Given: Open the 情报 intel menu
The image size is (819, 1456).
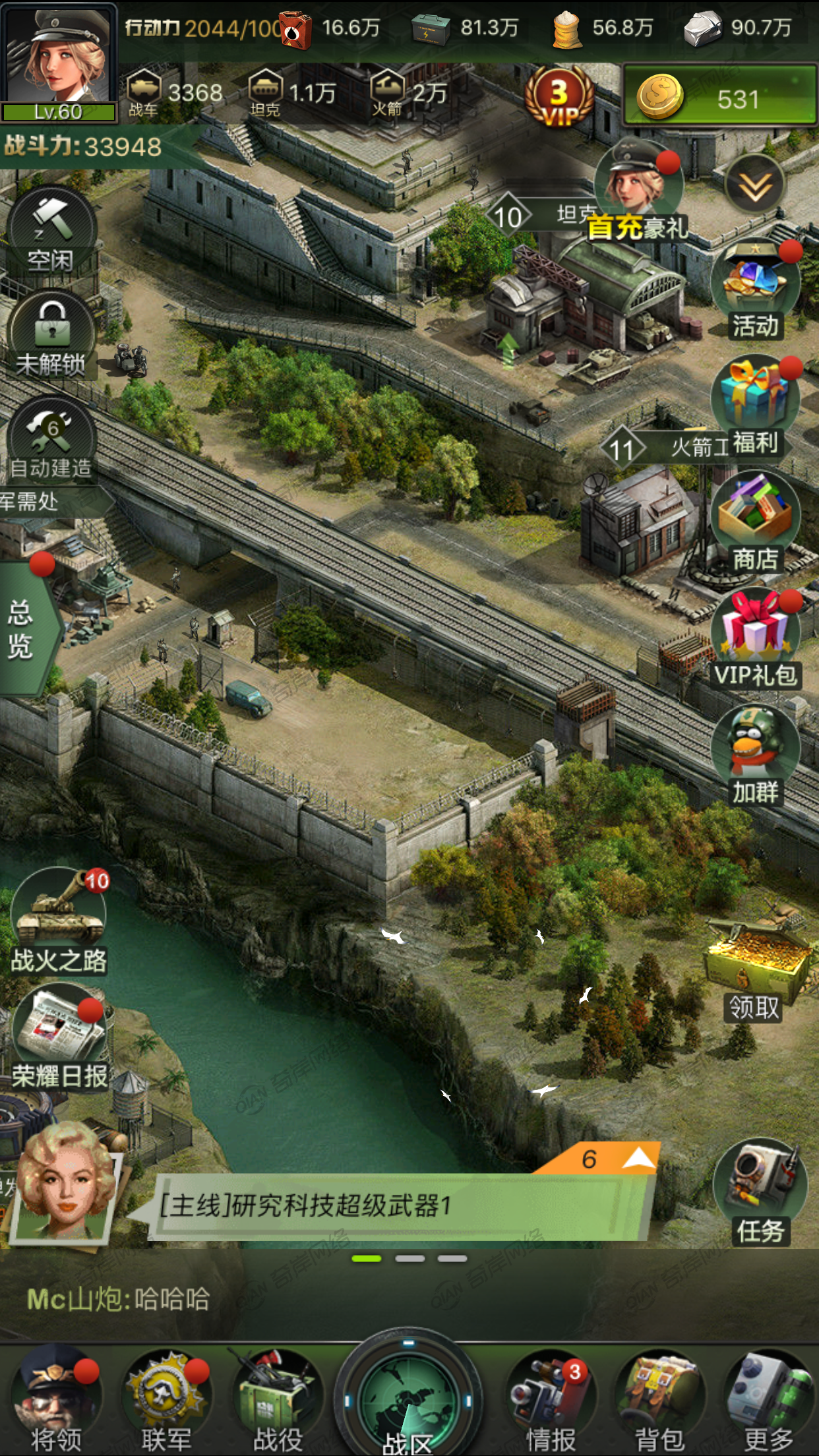Looking at the screenshot, I should 551,1401.
